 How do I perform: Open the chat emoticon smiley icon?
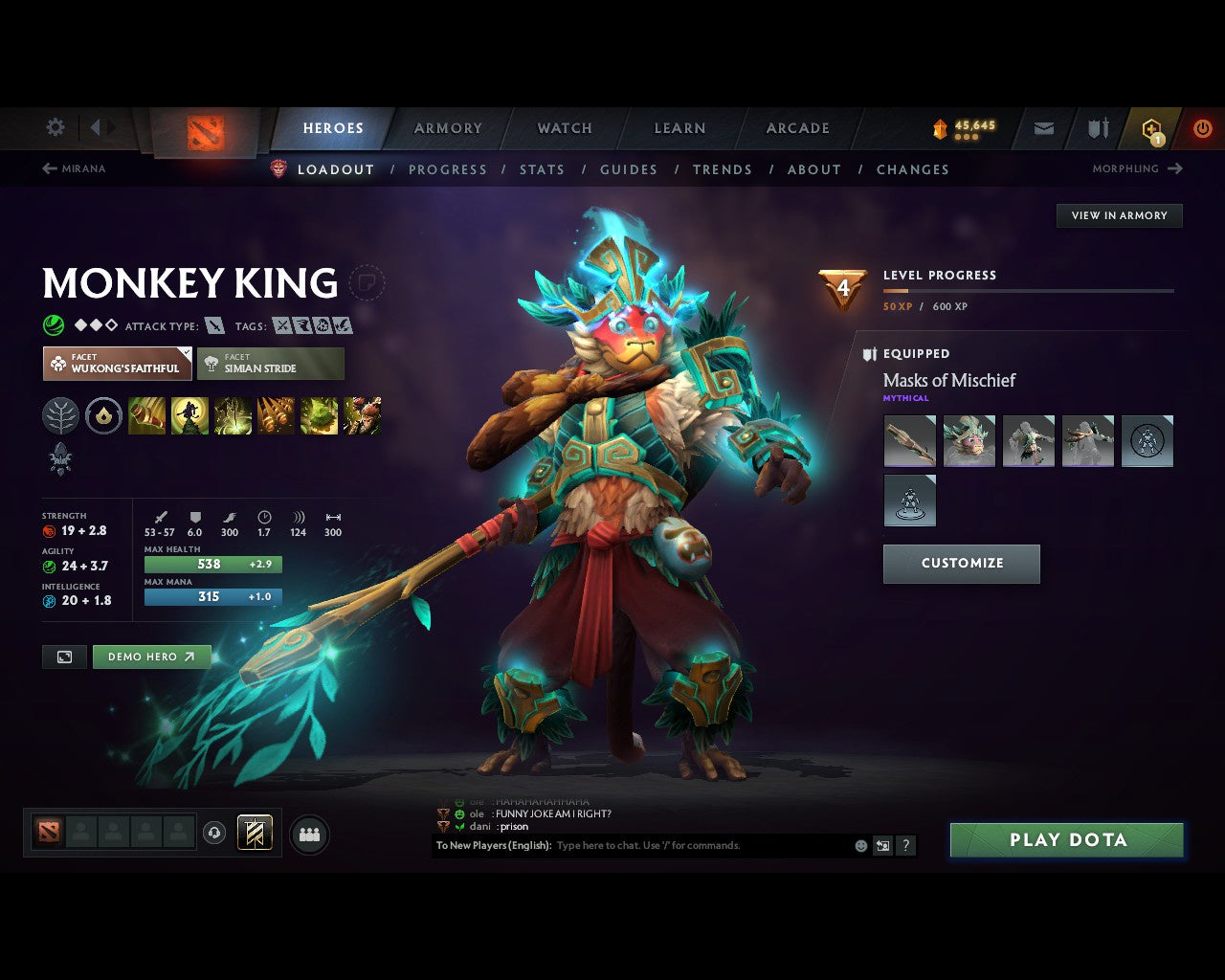tap(858, 846)
